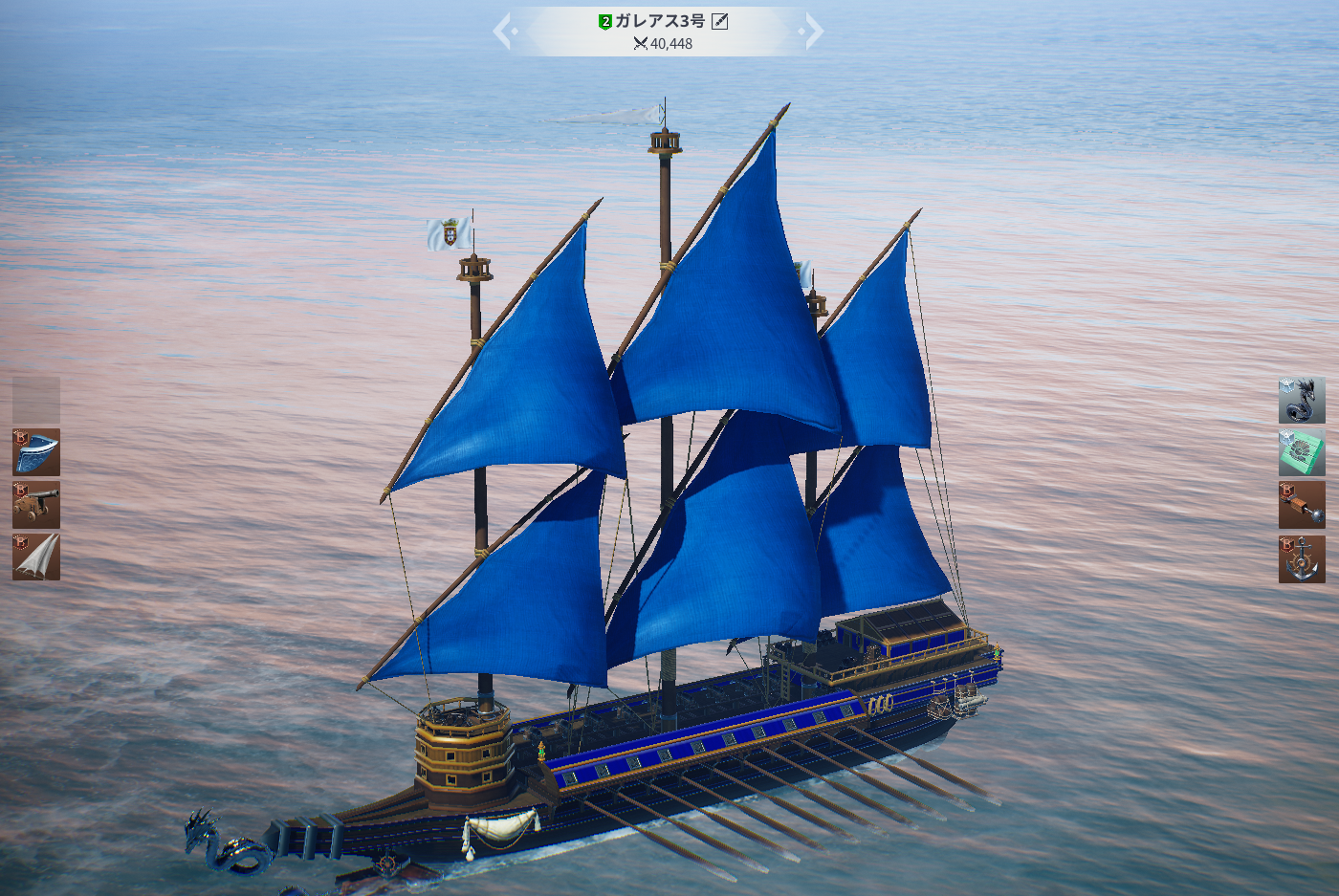The width and height of the screenshot is (1339, 896).
Task: Switch to the next ship with right arrow
Action: (812, 32)
